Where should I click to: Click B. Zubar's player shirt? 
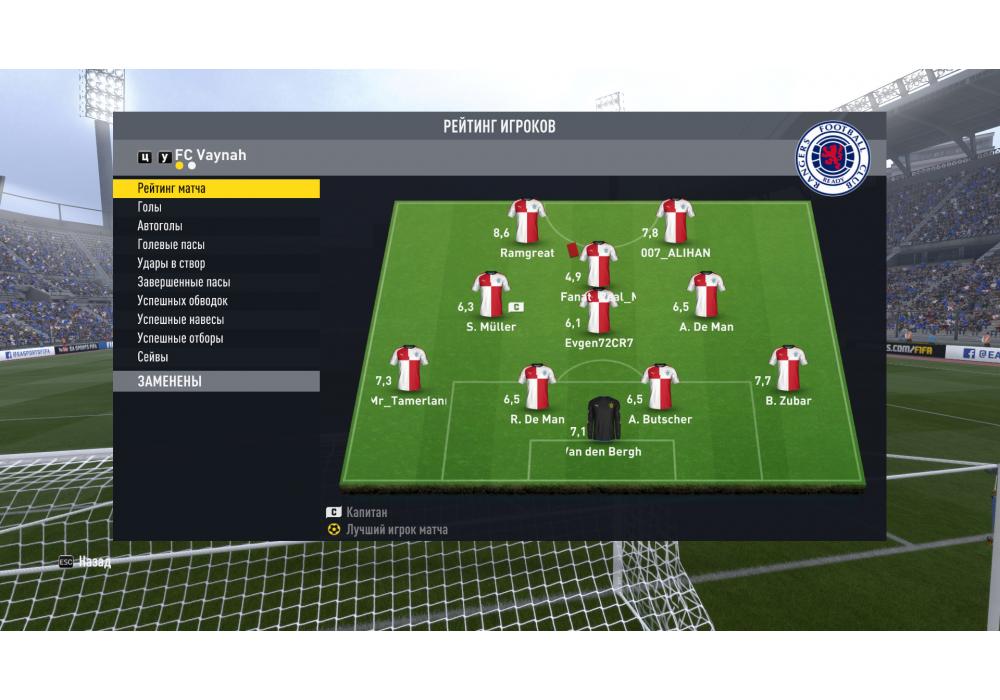788,369
